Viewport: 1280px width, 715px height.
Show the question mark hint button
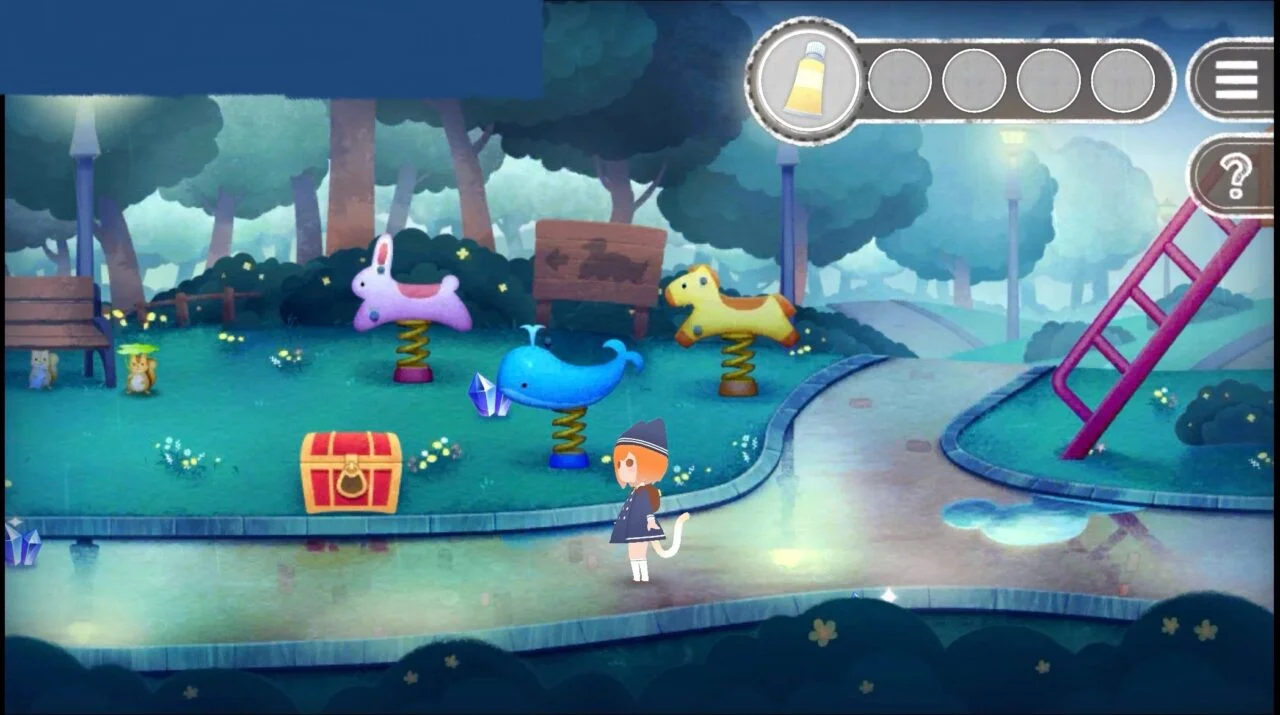(x=1236, y=177)
